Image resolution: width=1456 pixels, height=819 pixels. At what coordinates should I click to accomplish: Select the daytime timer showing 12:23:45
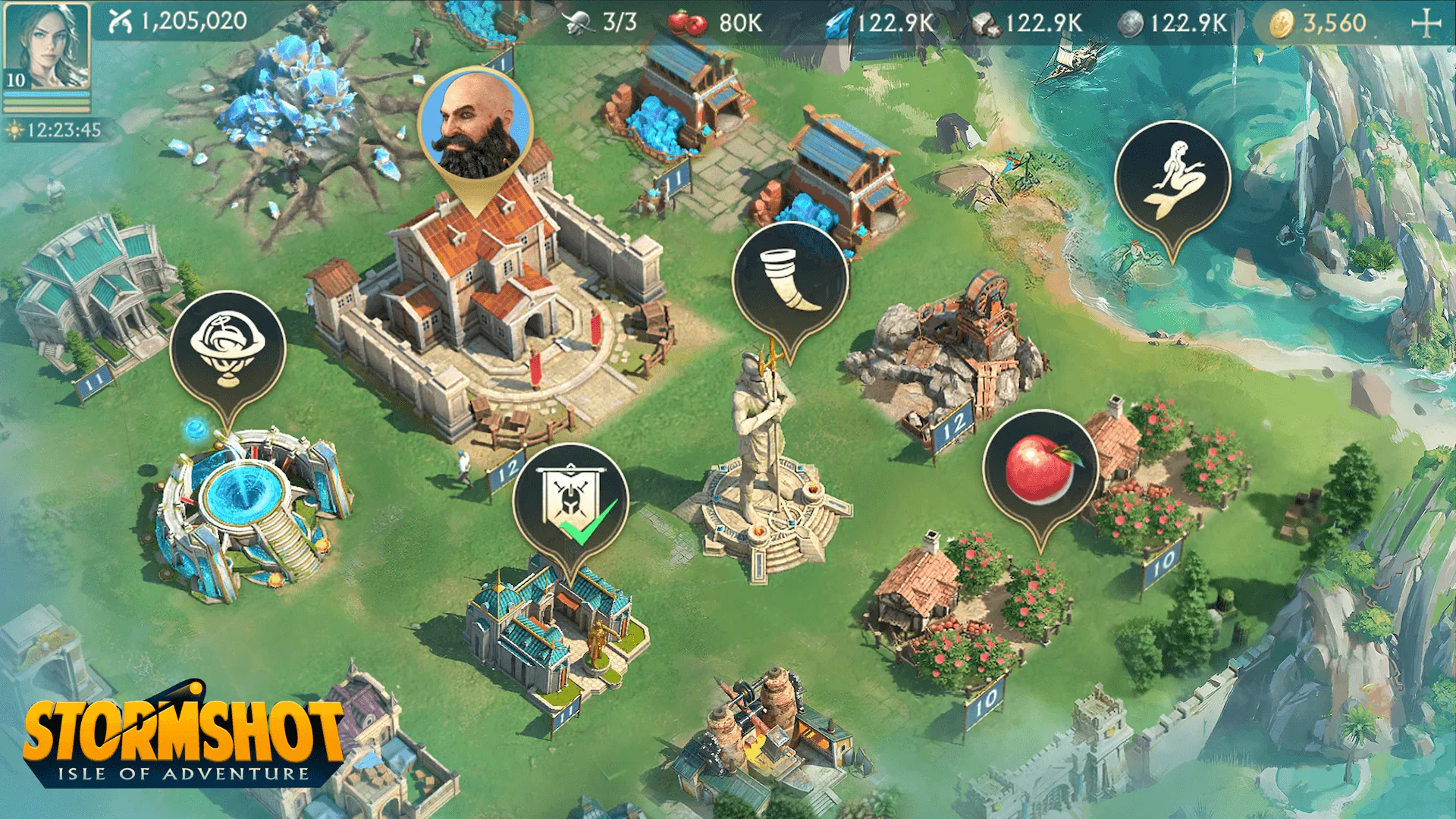point(53,129)
